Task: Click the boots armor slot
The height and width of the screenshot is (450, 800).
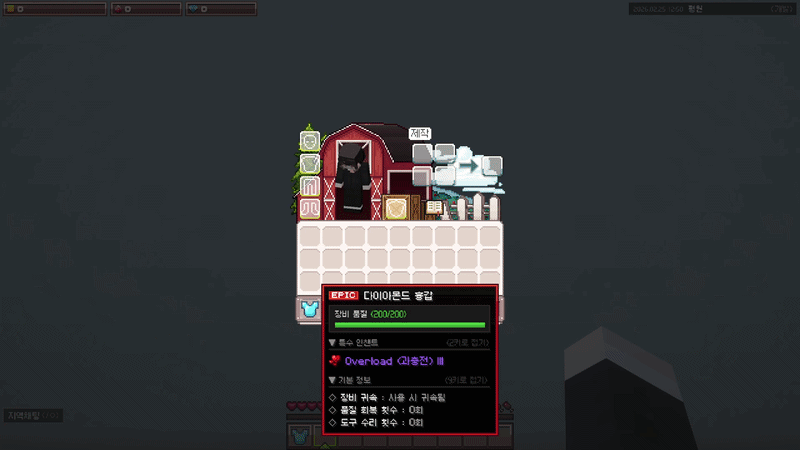Action: pos(309,208)
